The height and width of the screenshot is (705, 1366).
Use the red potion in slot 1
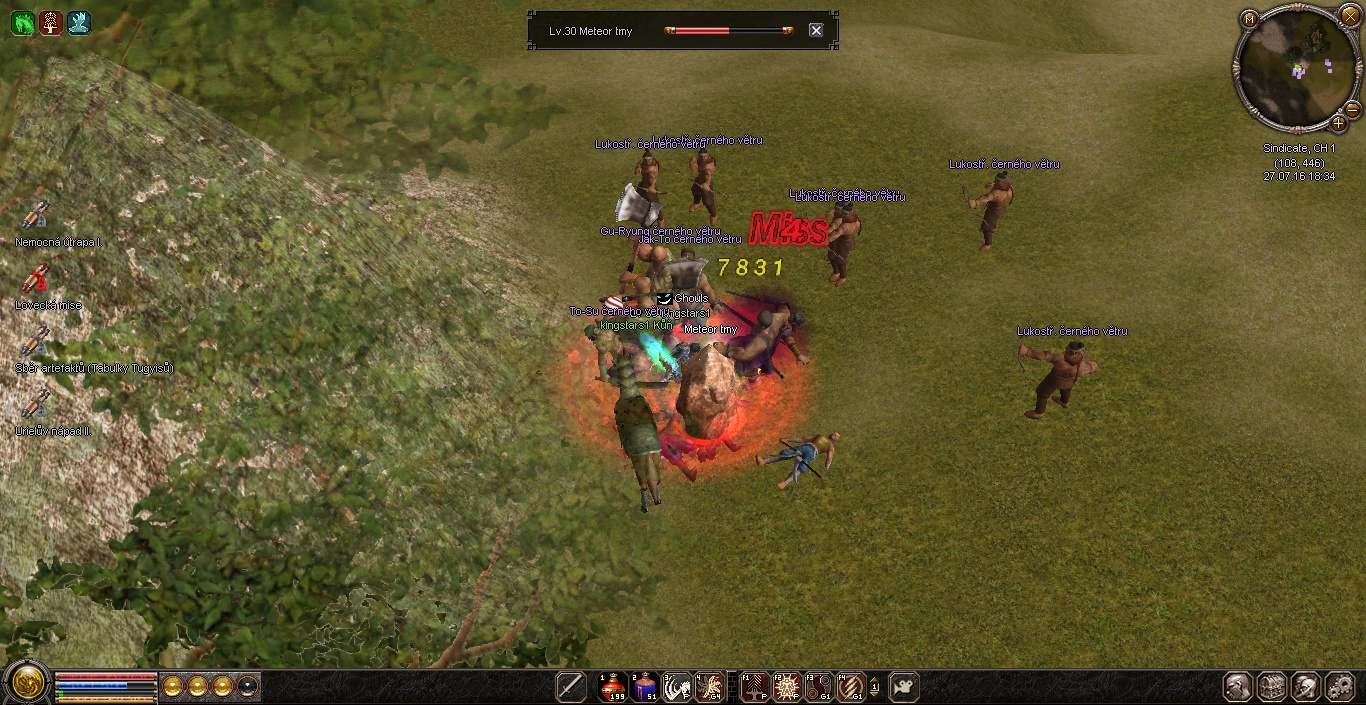(x=613, y=686)
